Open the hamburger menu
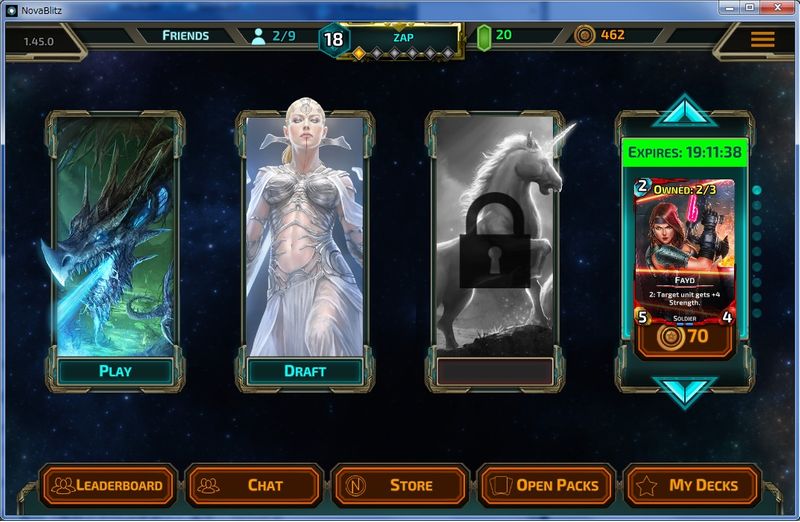 coord(762,39)
